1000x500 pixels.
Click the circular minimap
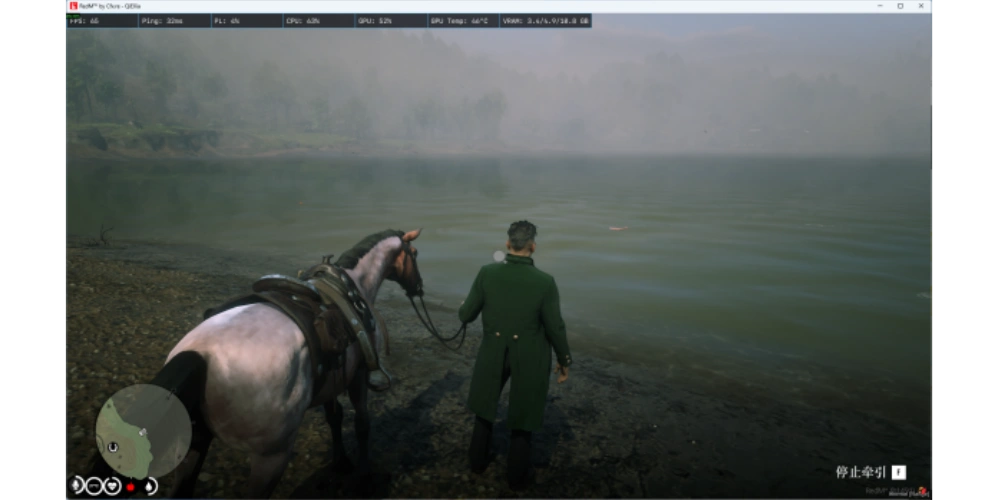point(143,430)
